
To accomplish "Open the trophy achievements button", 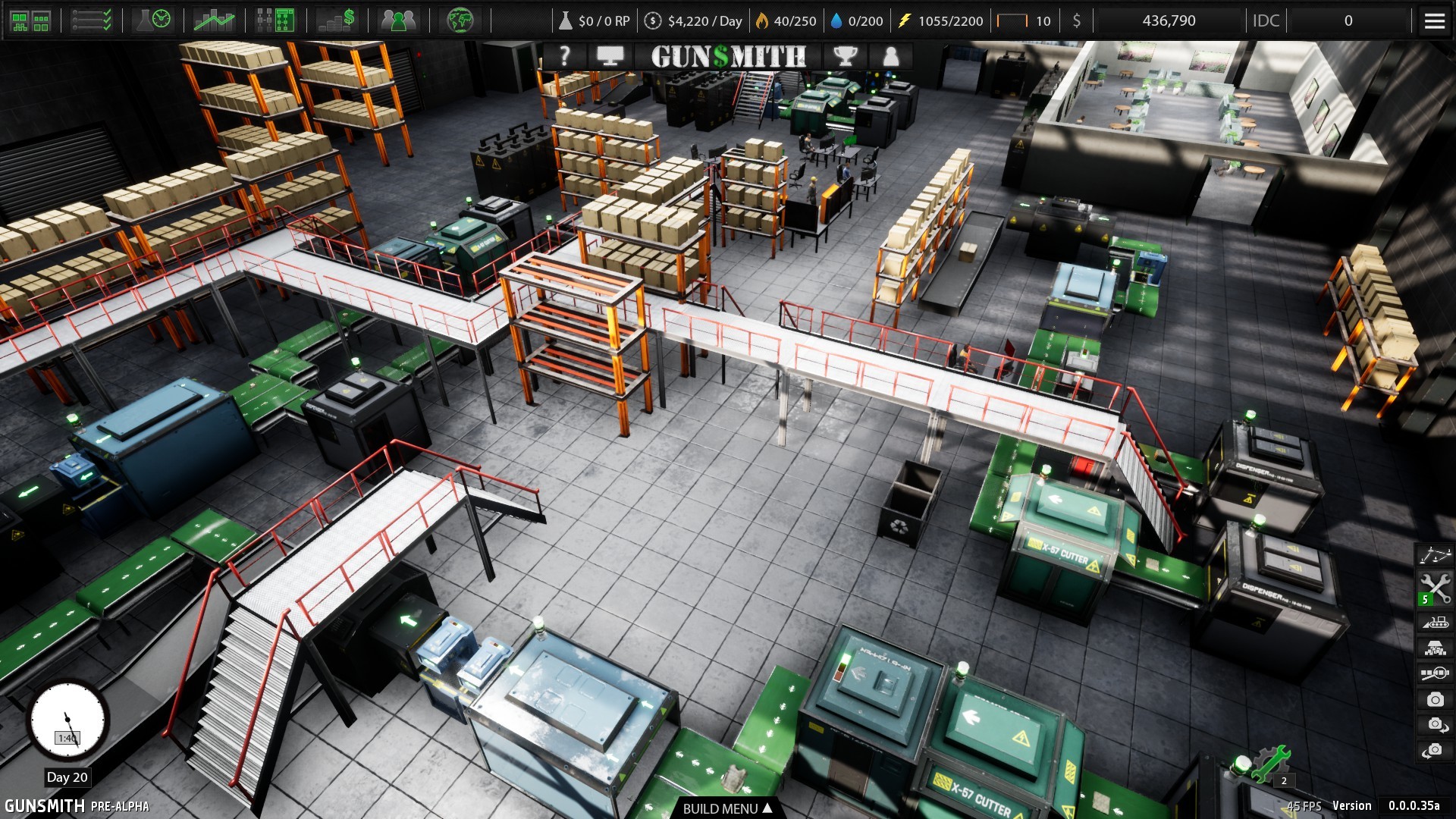I will pyautogui.click(x=845, y=56).
